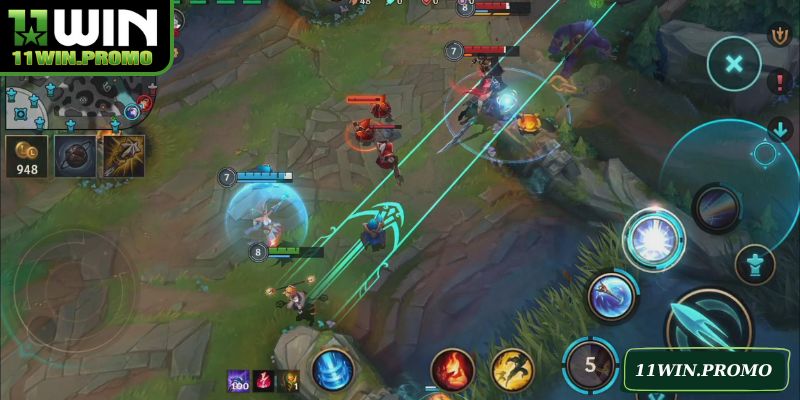Viewport: 800px width, 400px height.
Task: Cast the dark rainbow orb ability
Action: (x=716, y=208)
